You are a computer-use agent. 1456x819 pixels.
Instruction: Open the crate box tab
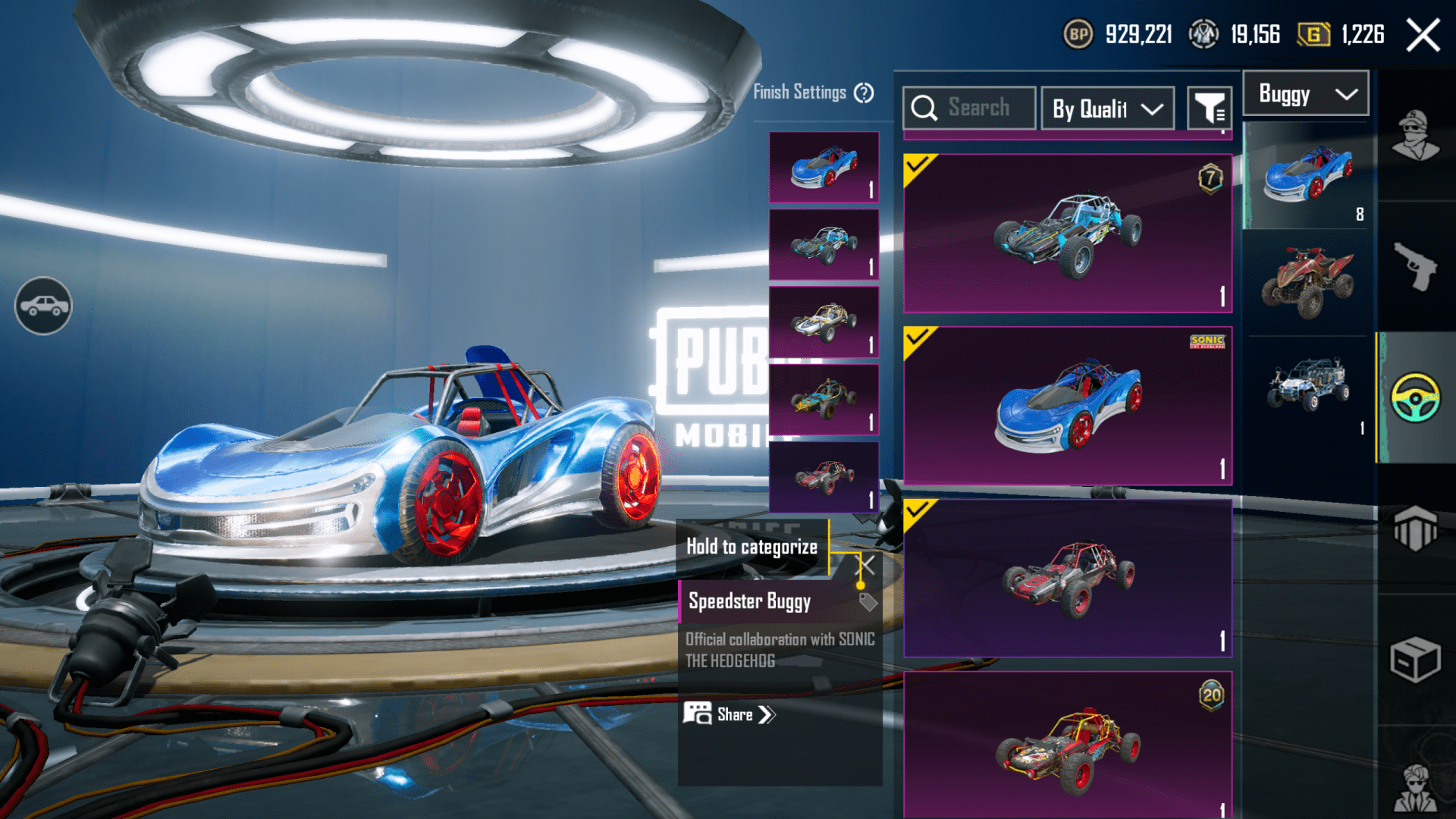[1415, 659]
